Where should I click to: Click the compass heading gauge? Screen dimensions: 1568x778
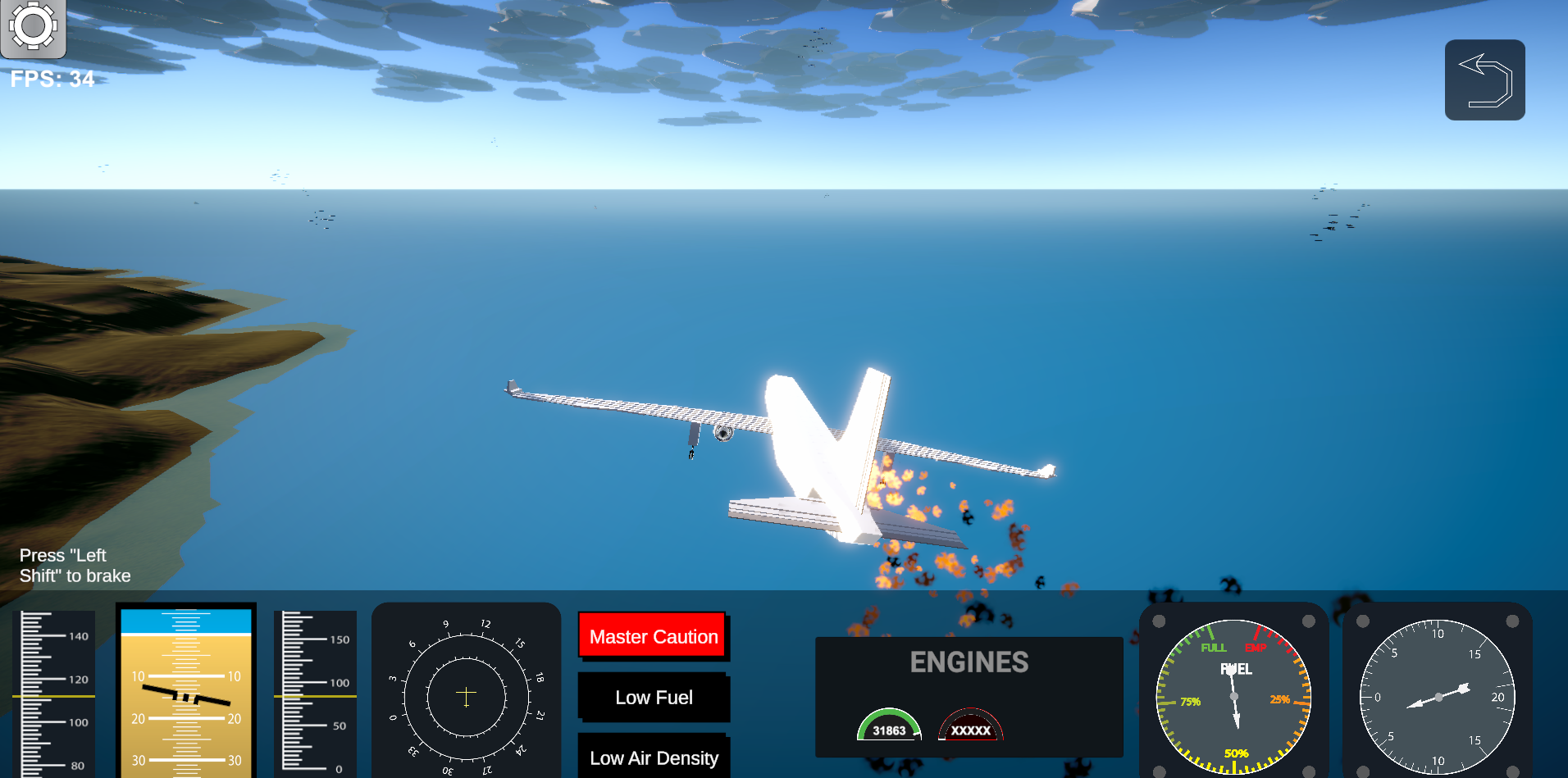[466, 694]
